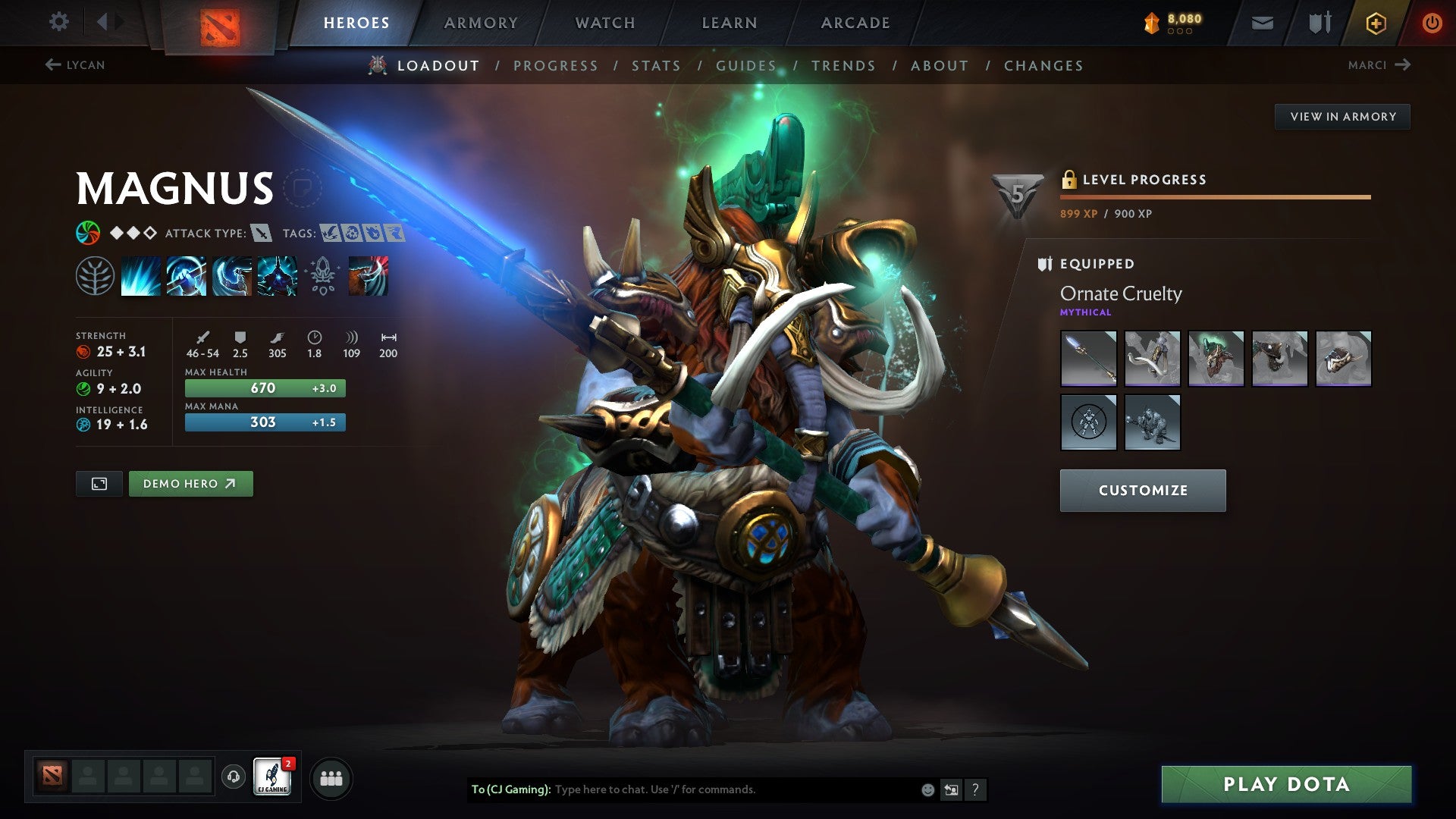This screenshot has width=1456, height=819.
Task: Click the Demo Hero button
Action: point(190,483)
